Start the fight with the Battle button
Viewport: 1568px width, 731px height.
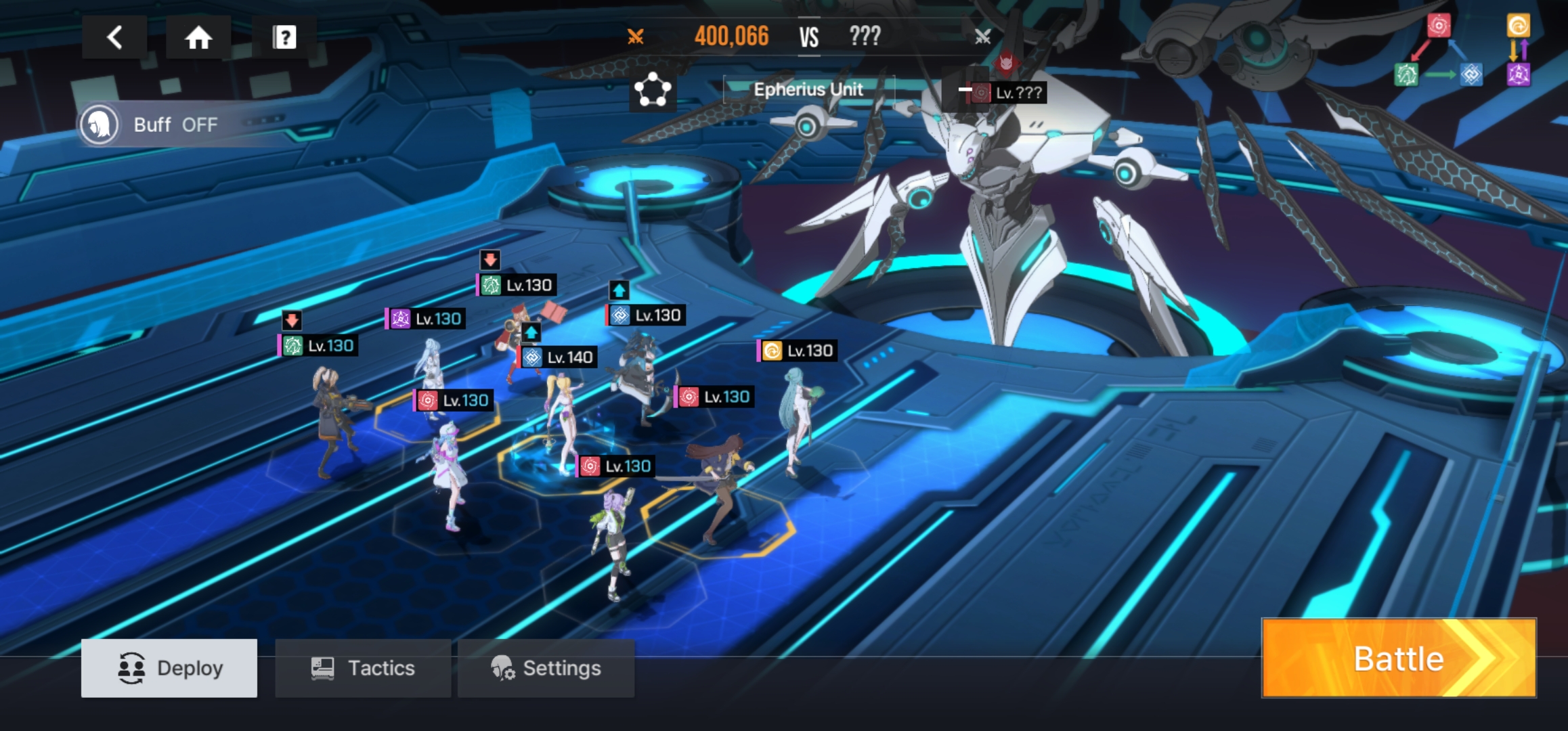pyautogui.click(x=1399, y=659)
